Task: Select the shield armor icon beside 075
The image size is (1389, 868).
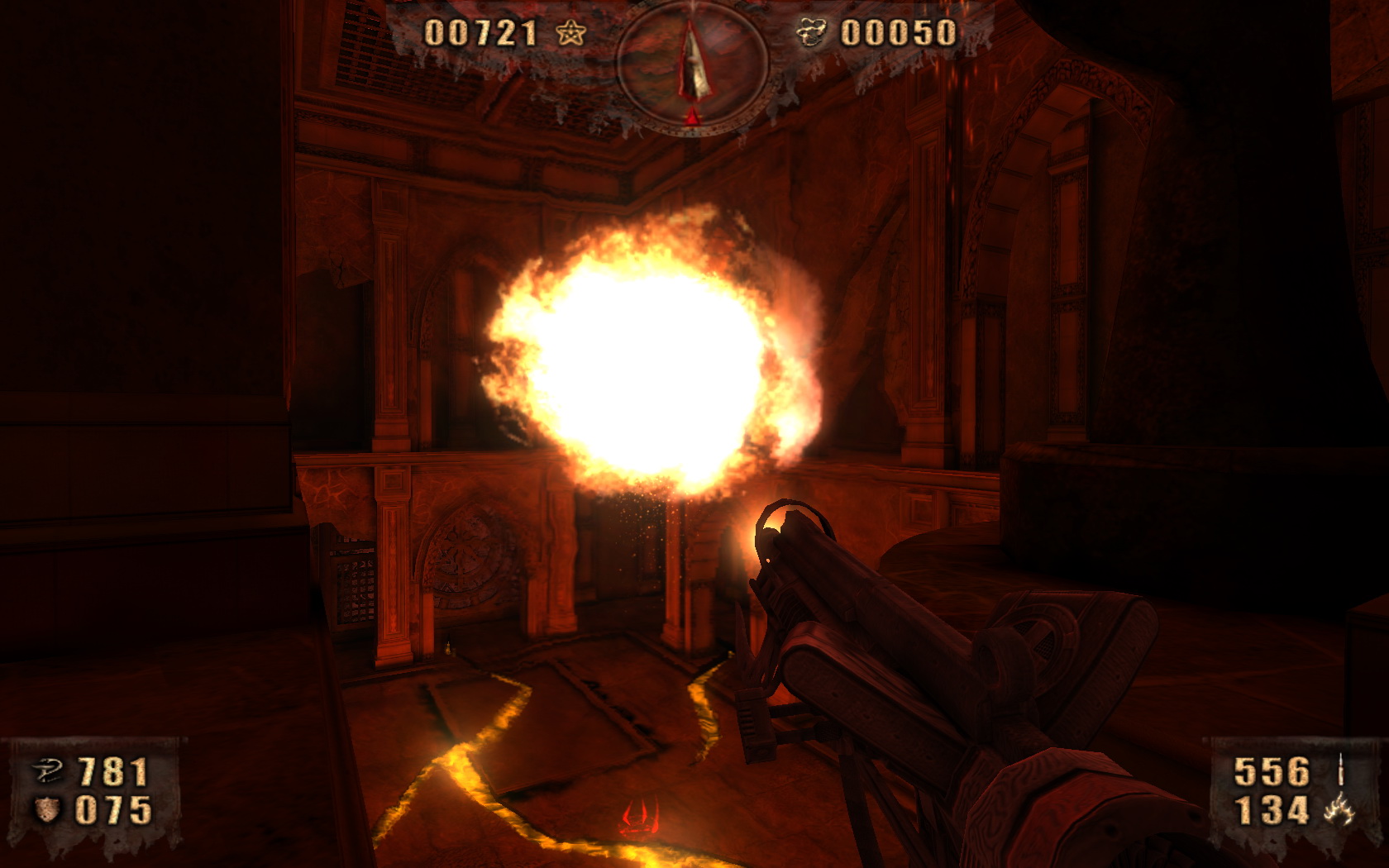Action: (x=45, y=811)
